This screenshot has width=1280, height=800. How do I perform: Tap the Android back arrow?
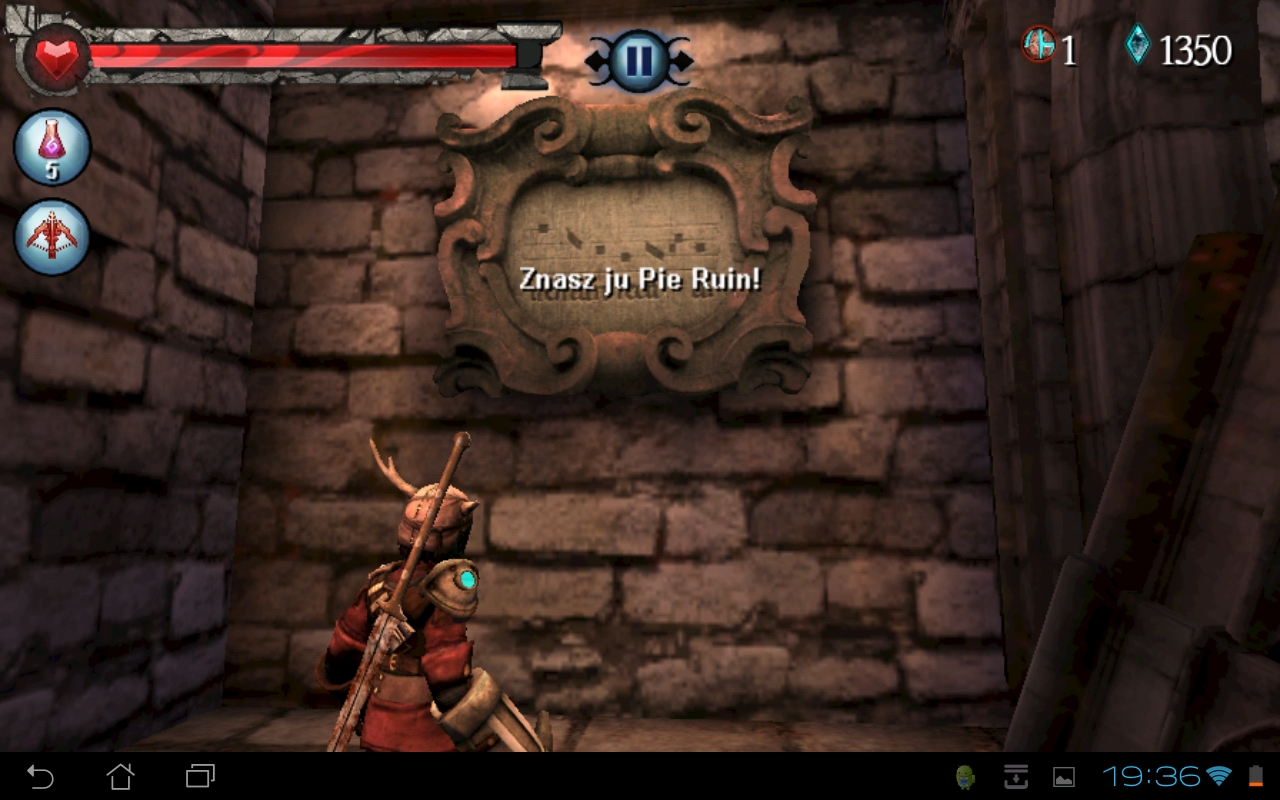40,776
